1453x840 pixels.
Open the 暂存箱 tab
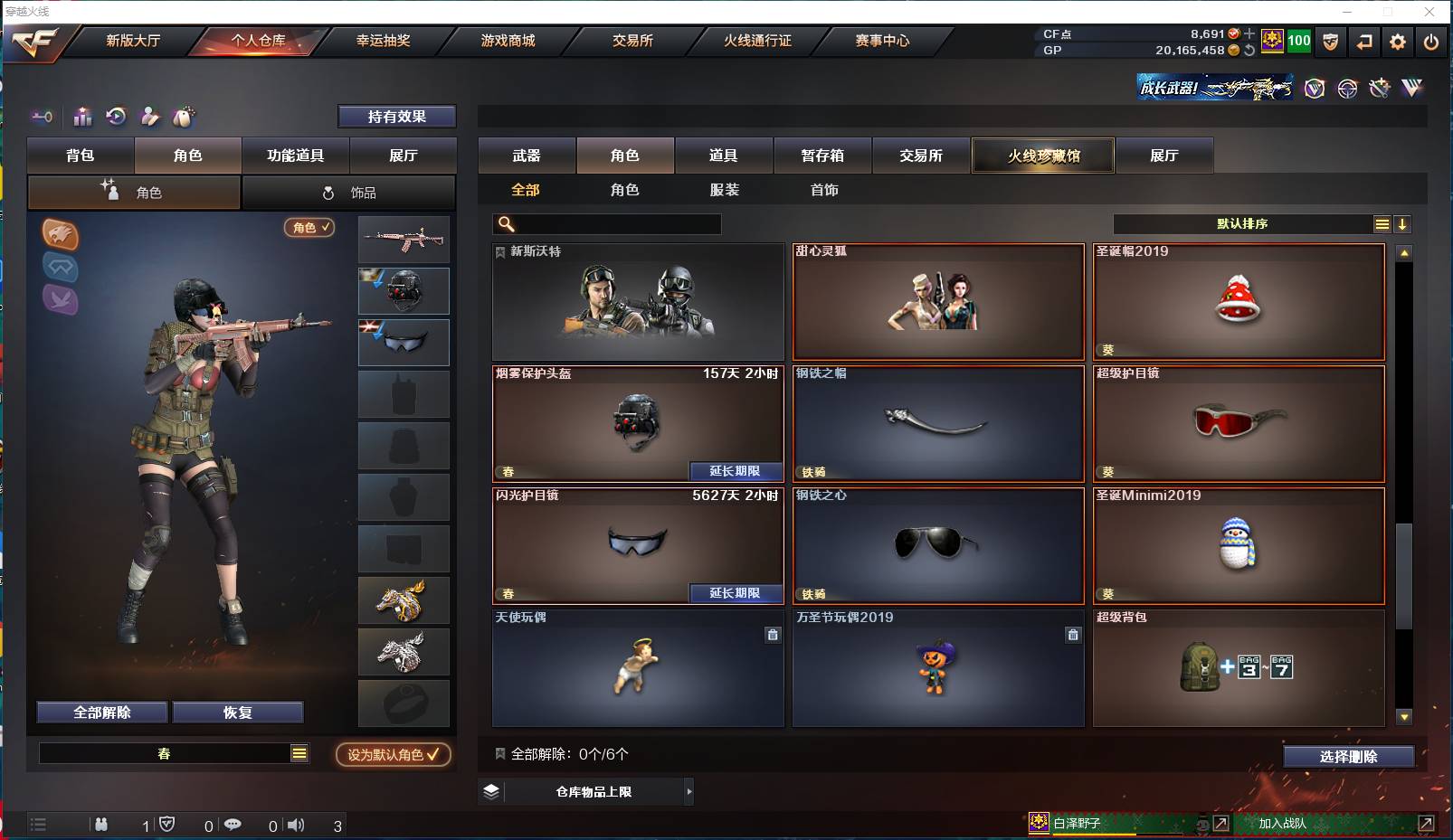click(x=821, y=155)
